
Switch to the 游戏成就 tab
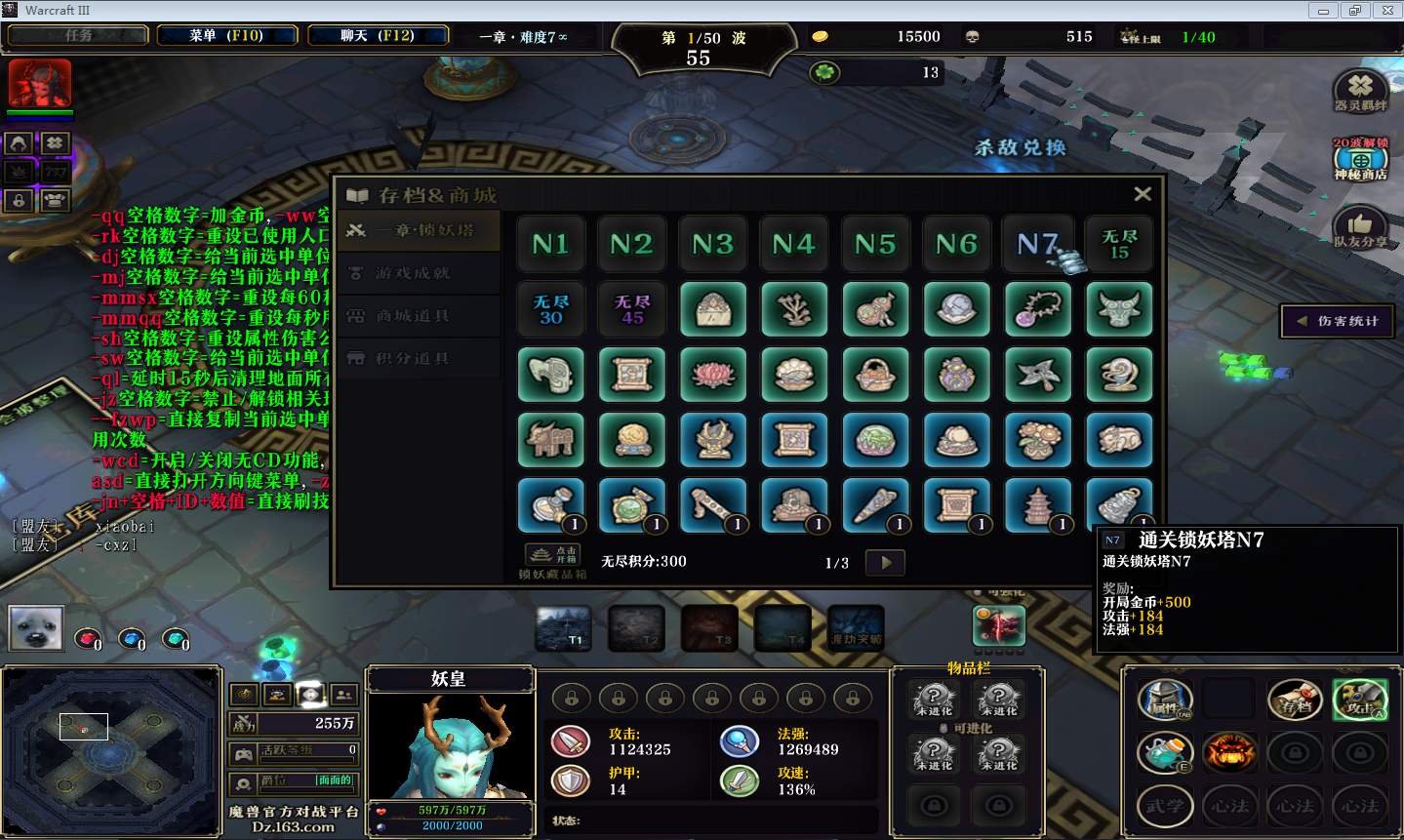pyautogui.click(x=414, y=273)
